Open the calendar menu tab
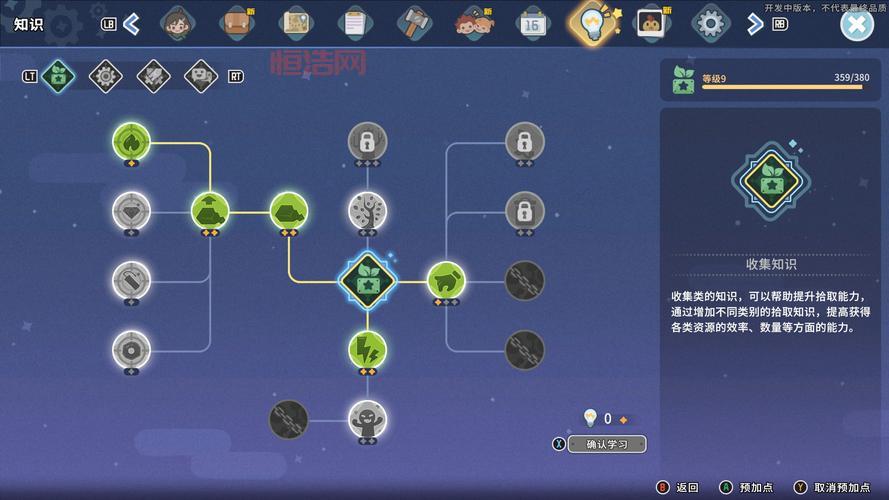The width and height of the screenshot is (889, 500). 531,22
